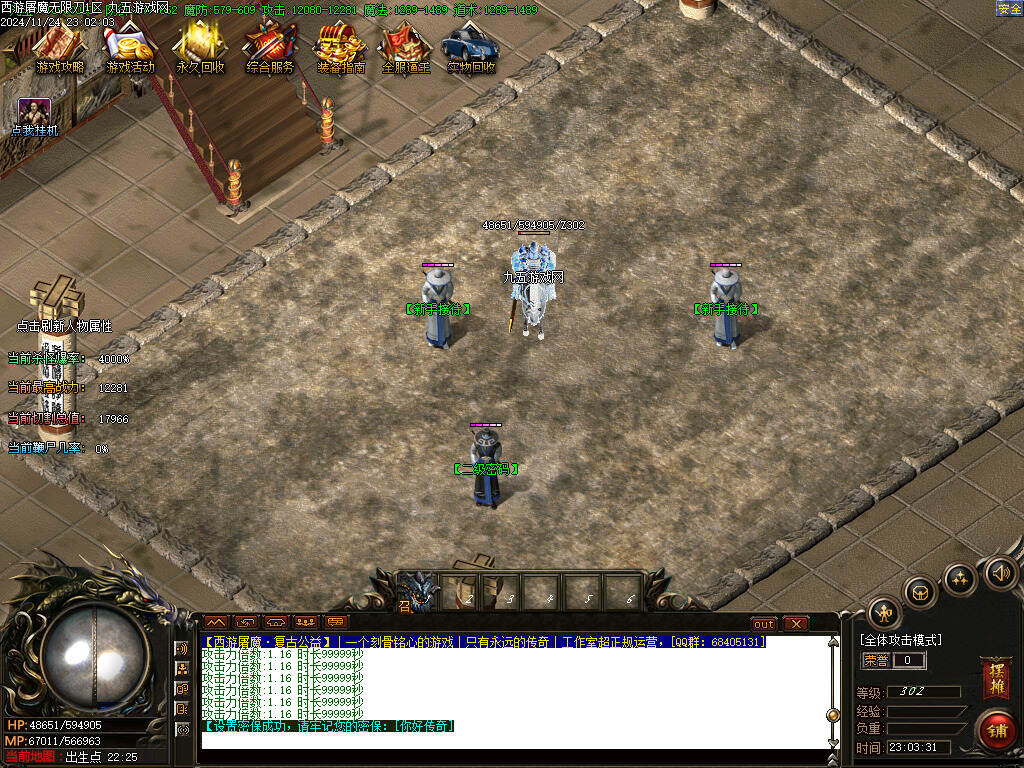1024x768 pixels.
Task: Click the 荣誉 honor button
Action: (876, 660)
